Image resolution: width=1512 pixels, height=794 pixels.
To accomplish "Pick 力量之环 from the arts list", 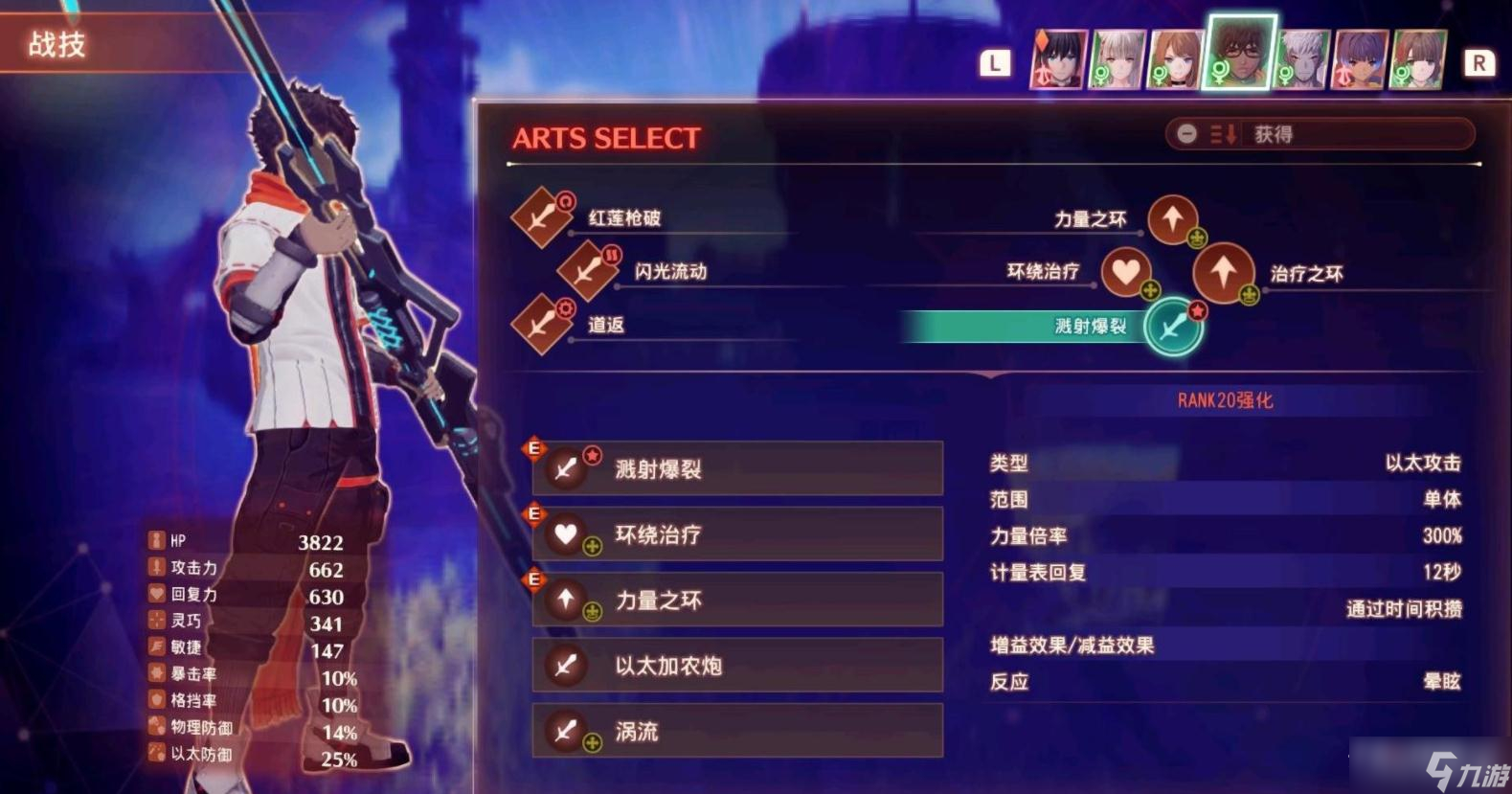I will (736, 600).
